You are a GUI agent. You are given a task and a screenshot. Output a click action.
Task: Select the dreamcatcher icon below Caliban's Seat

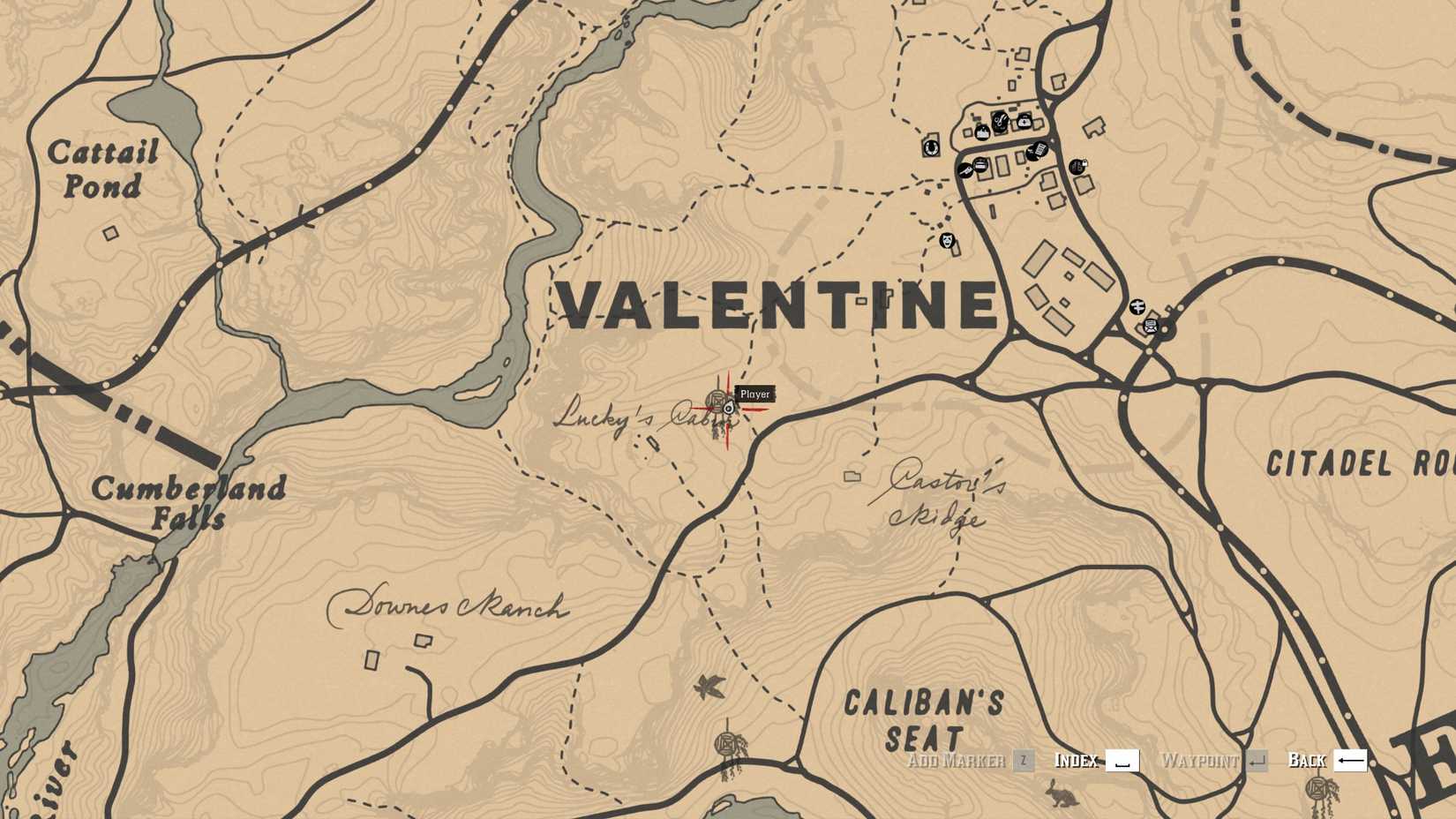pos(725,742)
